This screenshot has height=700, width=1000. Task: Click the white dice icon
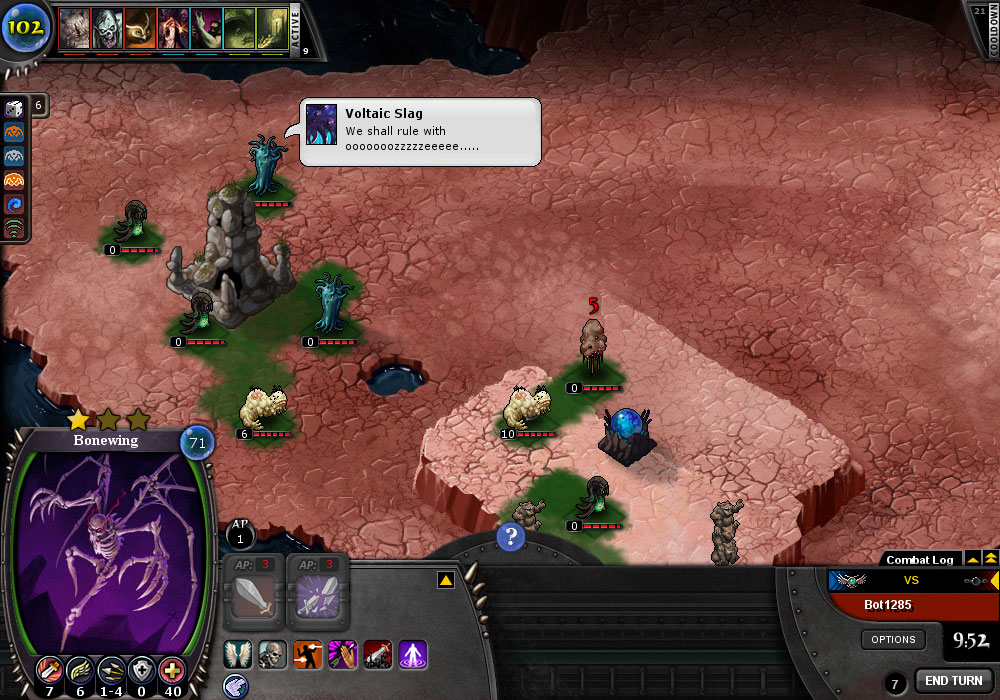pos(14,109)
